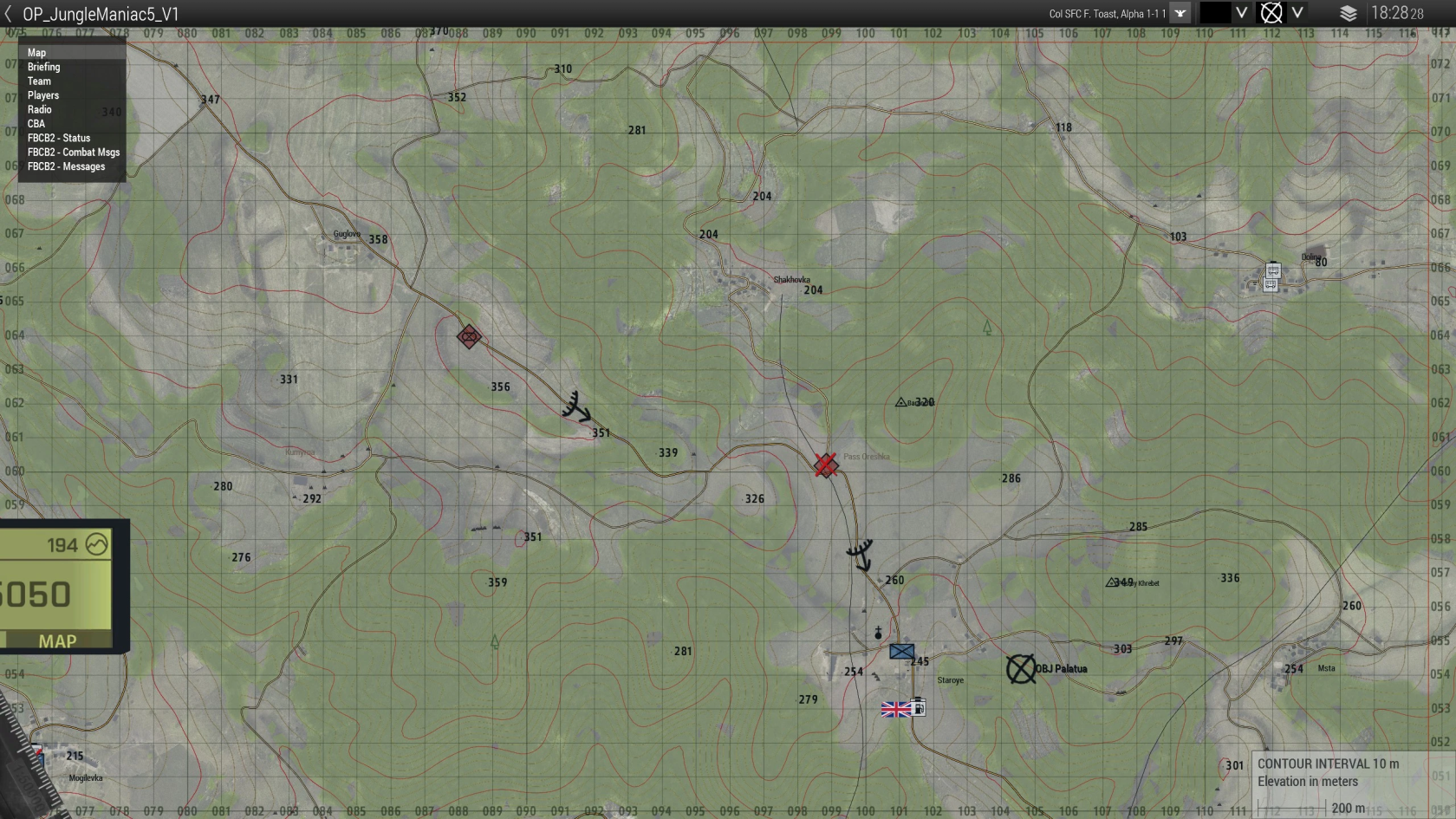Click the Shakhovka village label on the map

[790, 279]
